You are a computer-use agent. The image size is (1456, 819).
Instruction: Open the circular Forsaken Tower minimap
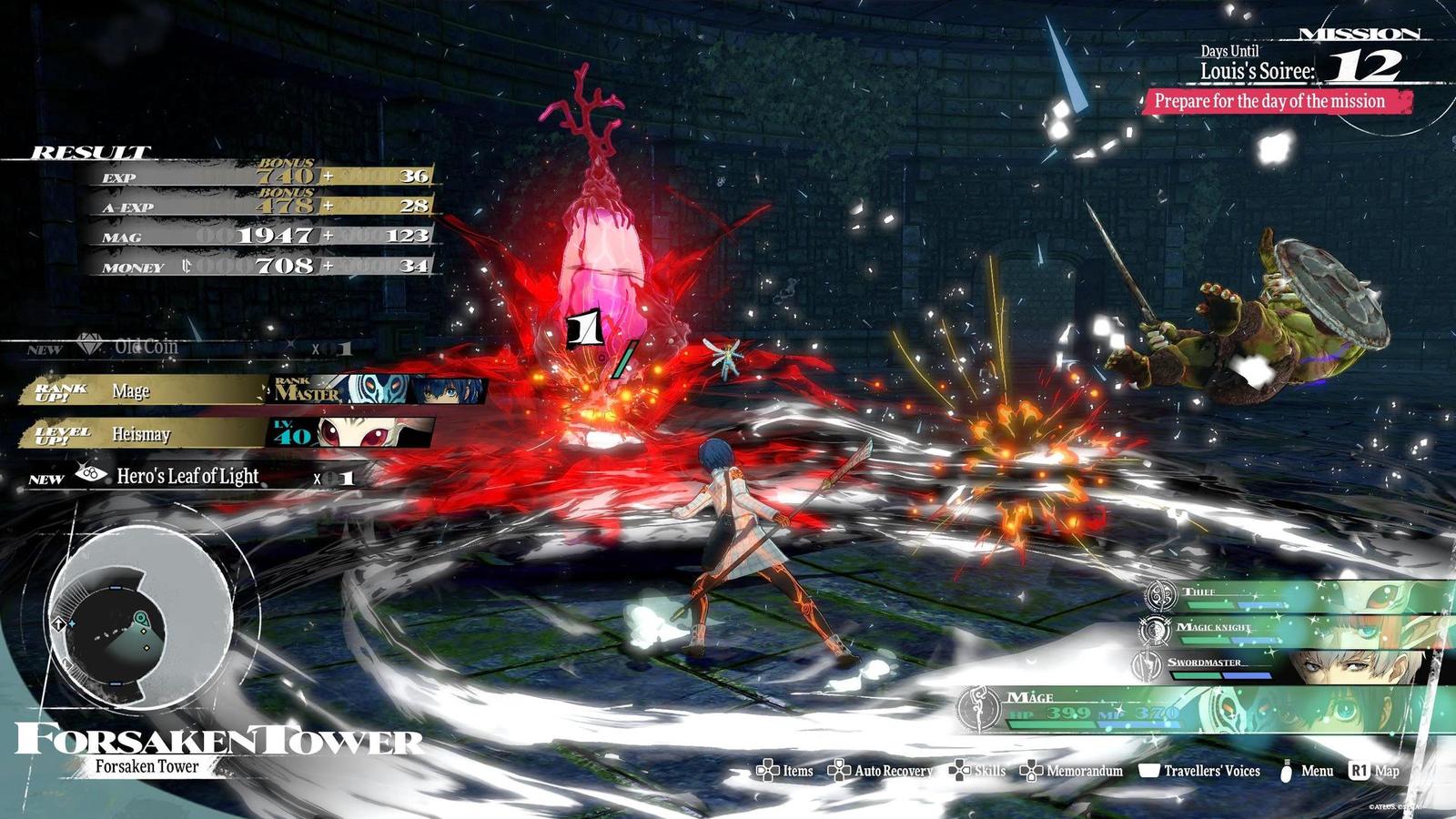tap(140, 618)
